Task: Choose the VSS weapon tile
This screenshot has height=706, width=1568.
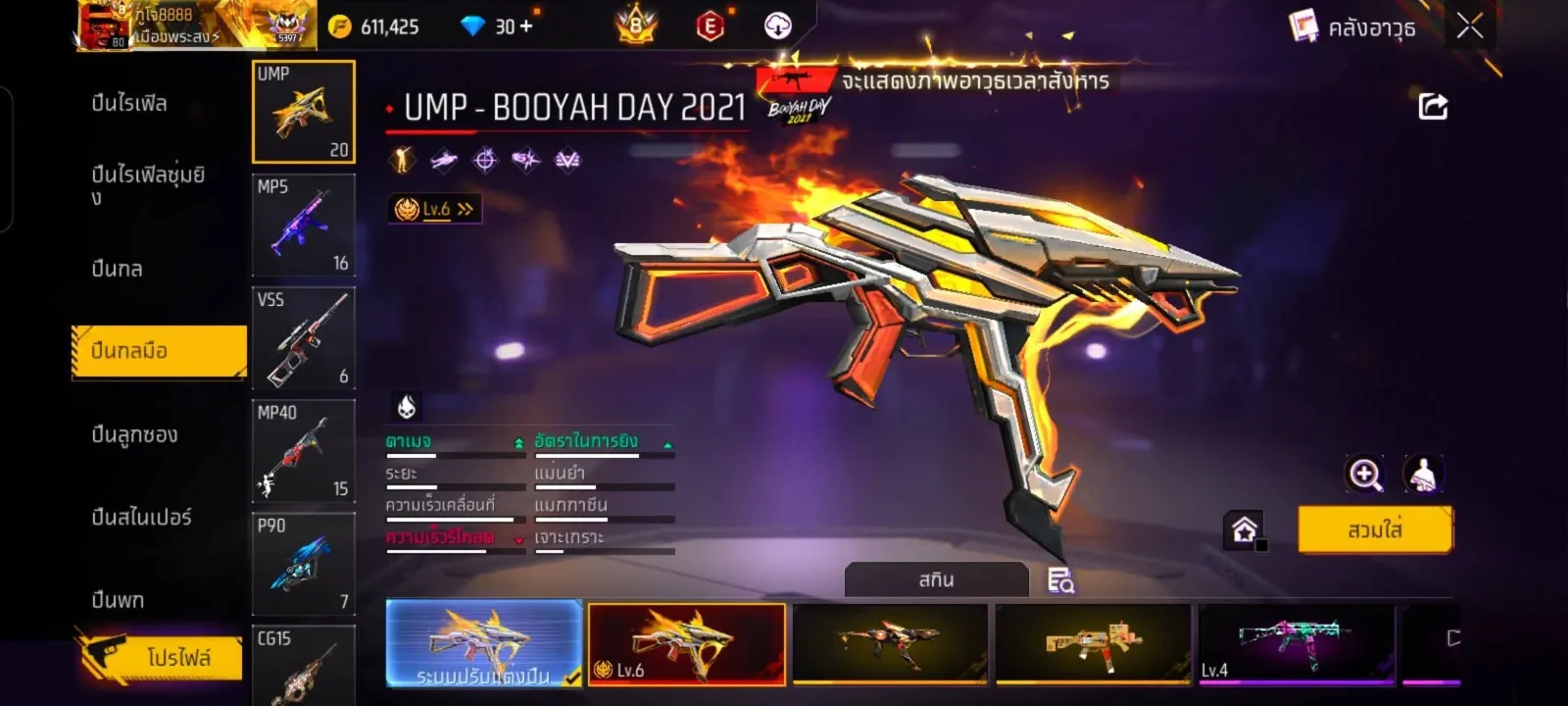Action: tap(304, 338)
